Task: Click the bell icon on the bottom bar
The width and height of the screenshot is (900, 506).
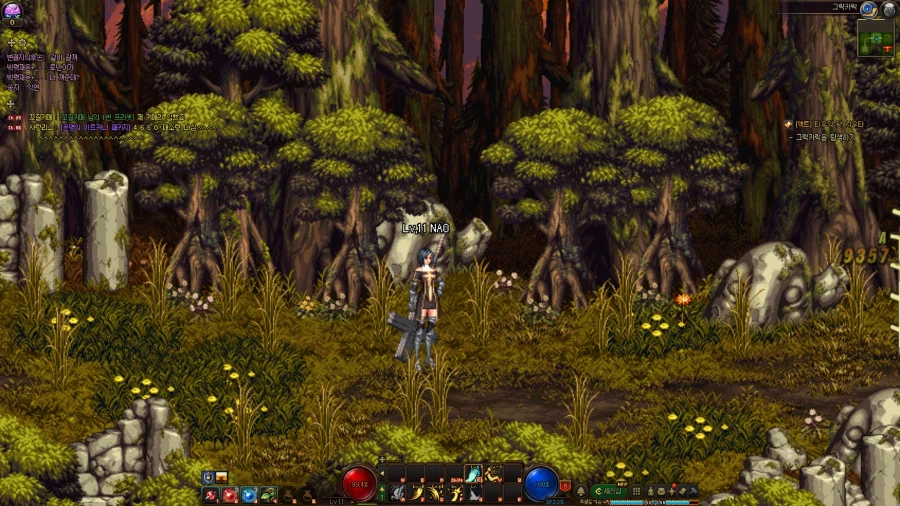Action: 581,491
